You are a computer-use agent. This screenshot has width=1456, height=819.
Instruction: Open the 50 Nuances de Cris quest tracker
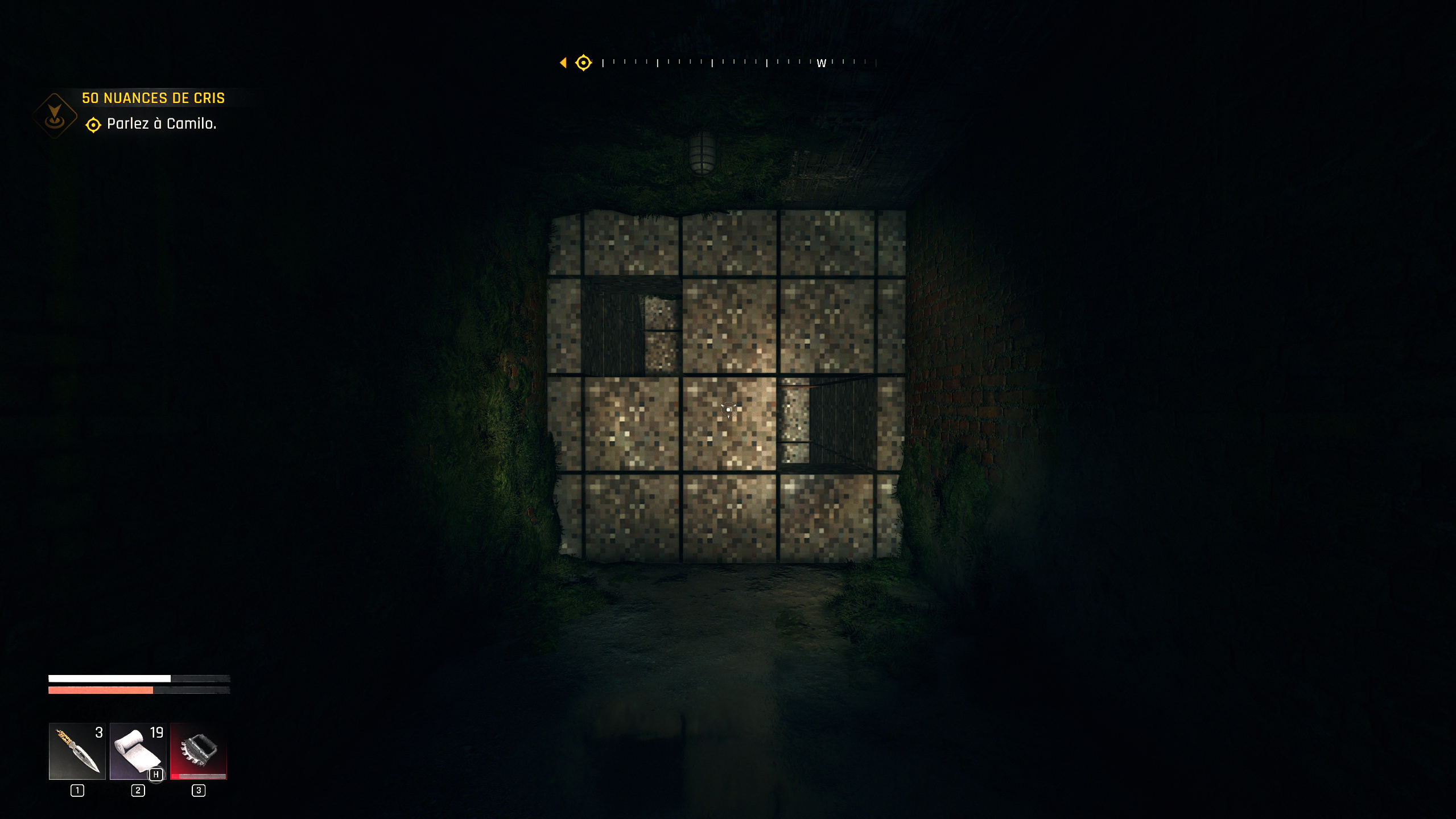click(153, 98)
